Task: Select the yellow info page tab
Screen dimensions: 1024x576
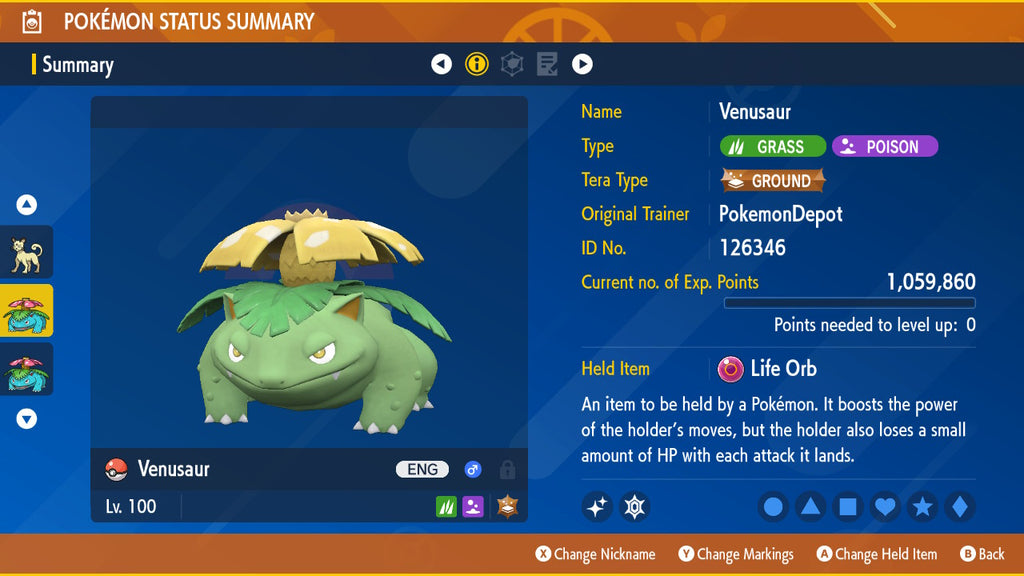Action: click(477, 65)
